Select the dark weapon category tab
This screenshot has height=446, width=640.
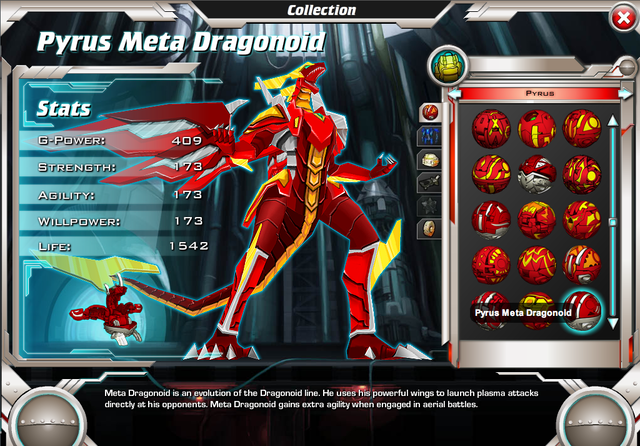(x=431, y=182)
